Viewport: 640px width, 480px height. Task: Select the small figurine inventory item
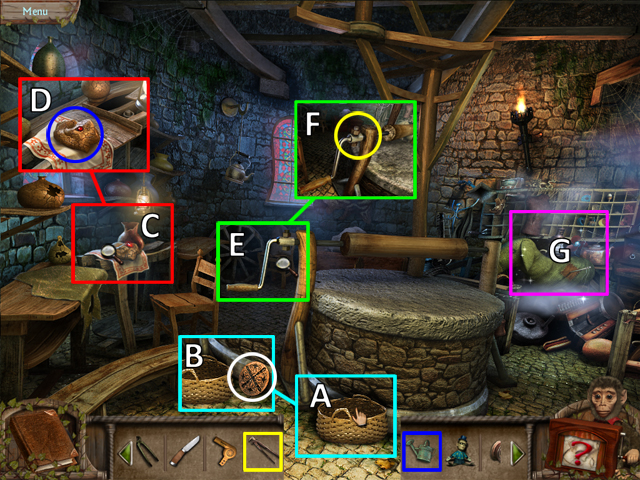(459, 452)
